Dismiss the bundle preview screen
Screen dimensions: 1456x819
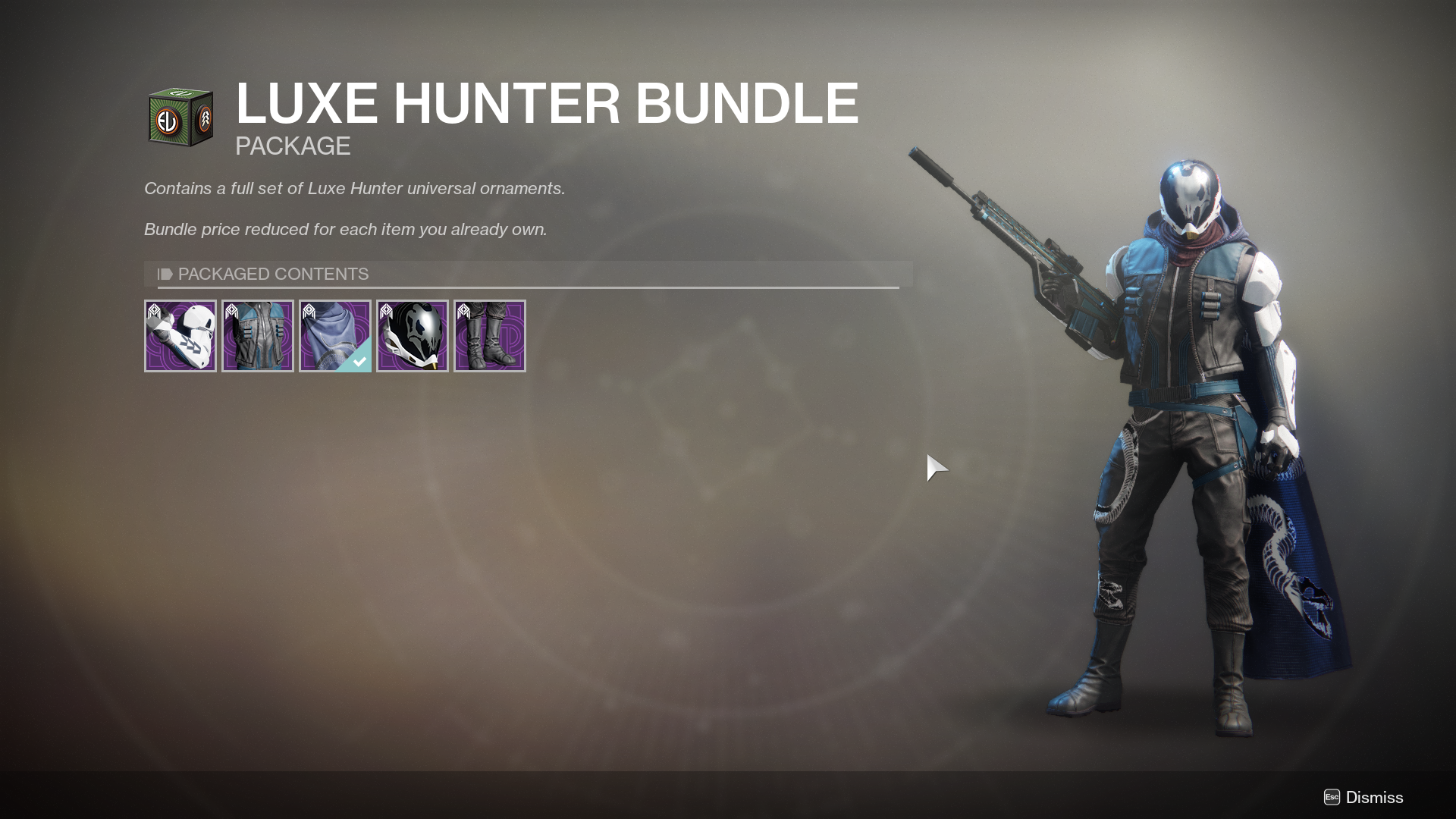[1363, 797]
